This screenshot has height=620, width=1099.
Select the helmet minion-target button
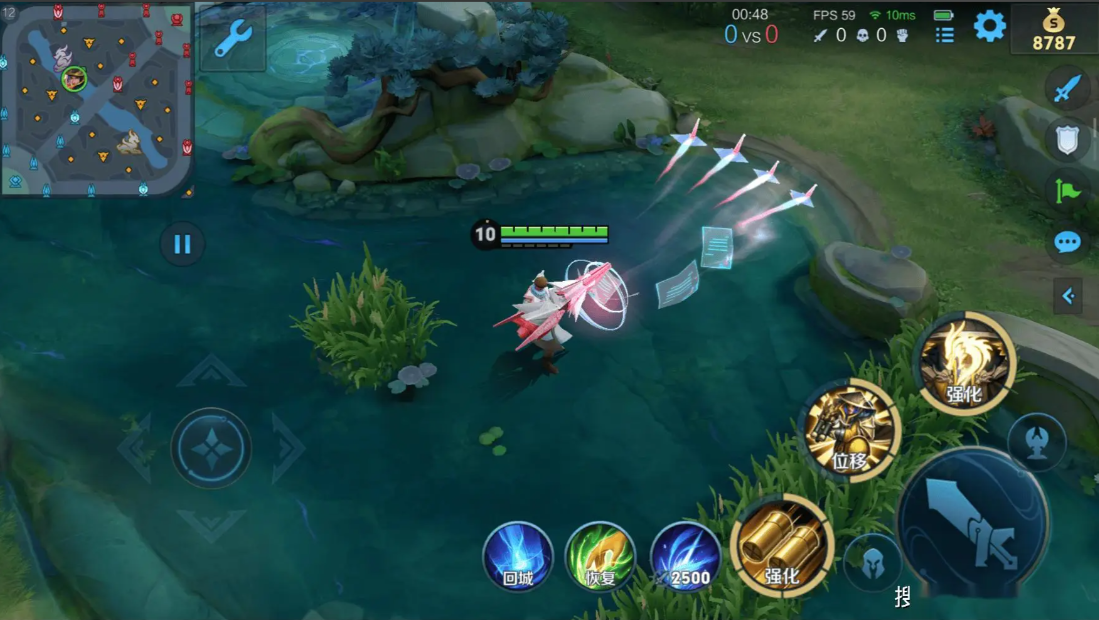pos(873,562)
